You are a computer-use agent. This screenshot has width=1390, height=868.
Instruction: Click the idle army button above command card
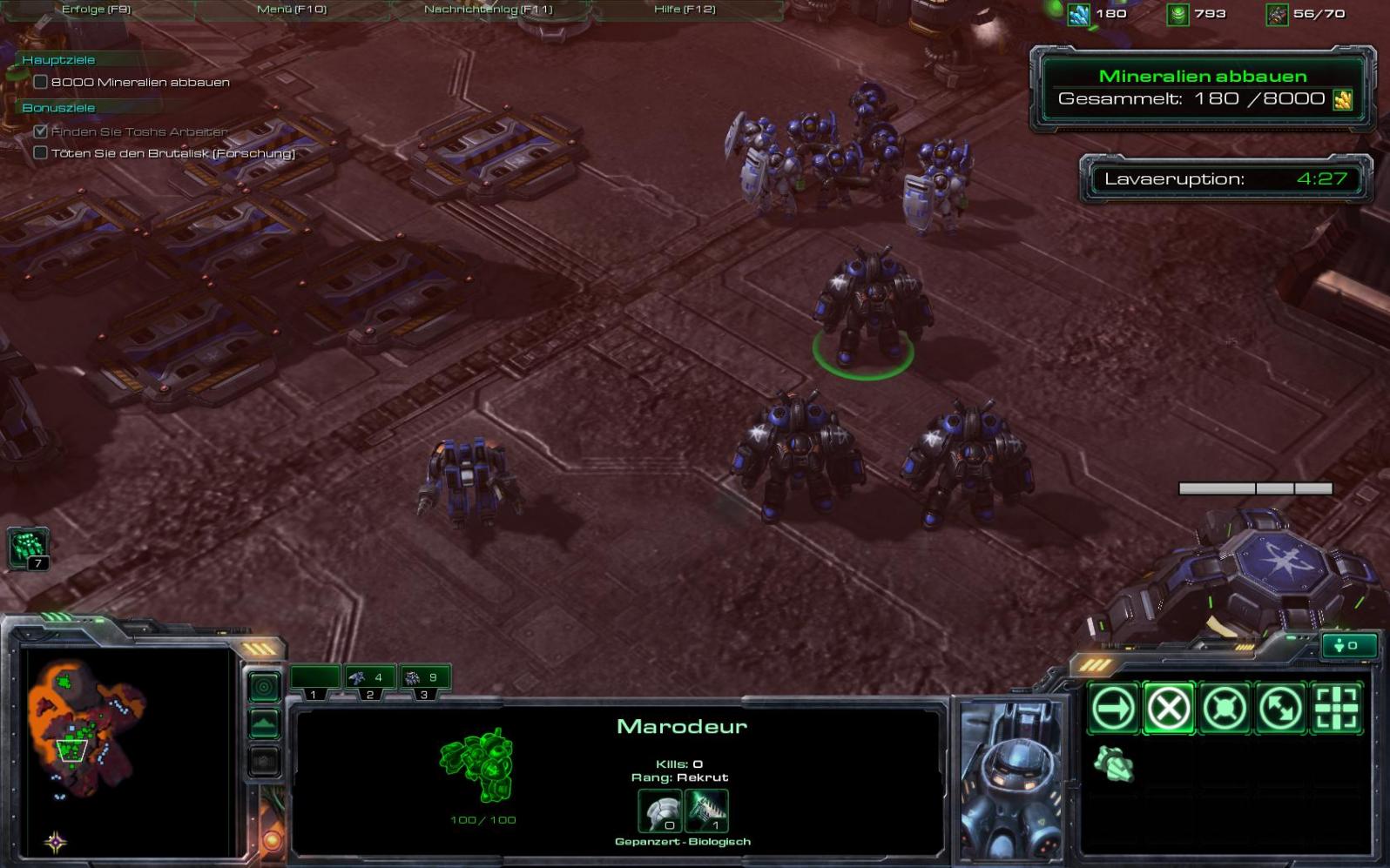[1349, 645]
